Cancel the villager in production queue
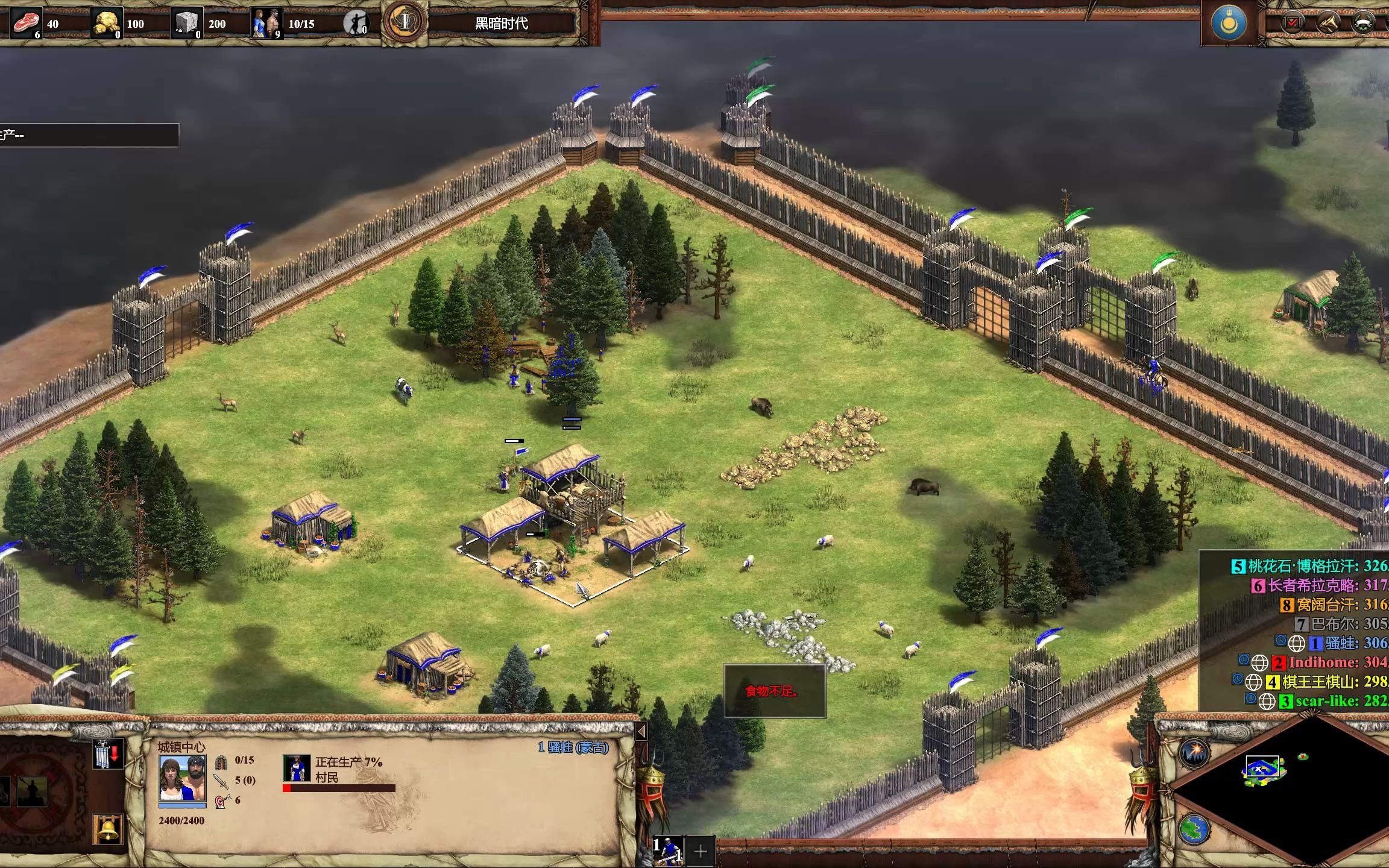The height and width of the screenshot is (868, 1389). [297, 768]
